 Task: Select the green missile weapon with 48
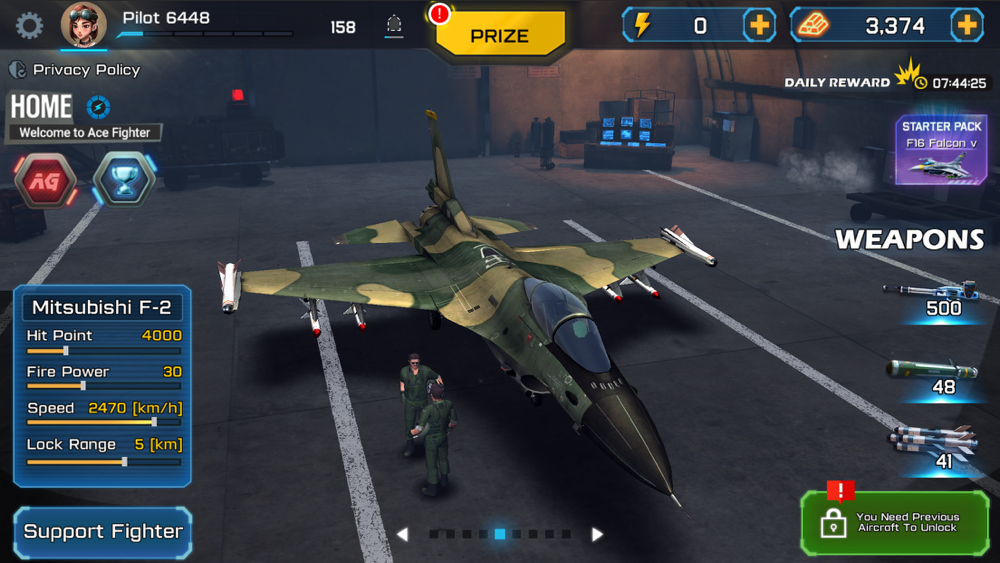tap(934, 376)
